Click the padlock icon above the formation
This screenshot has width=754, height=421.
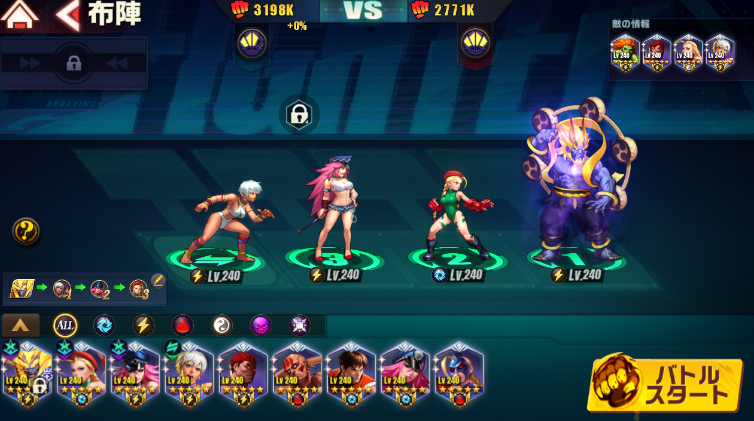[298, 115]
